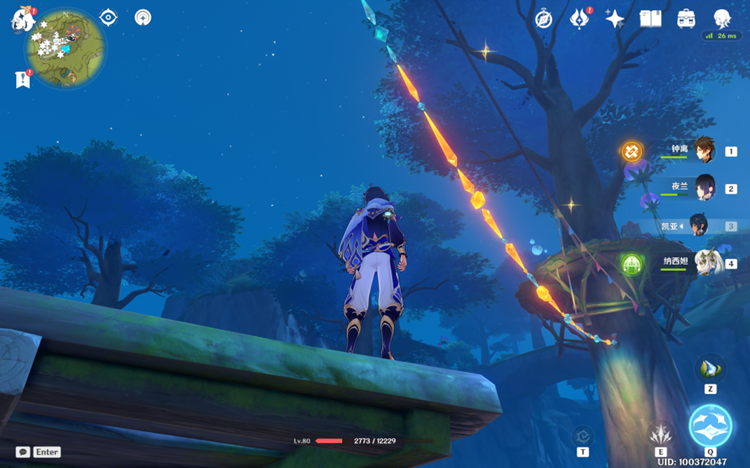Screen dimensions: 750x468
Task: Open the quest log bookmark icon
Action: point(22,79)
